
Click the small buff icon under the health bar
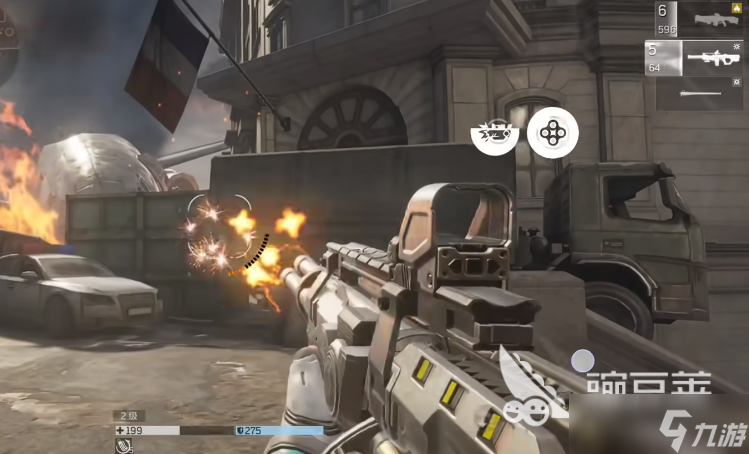122,445
